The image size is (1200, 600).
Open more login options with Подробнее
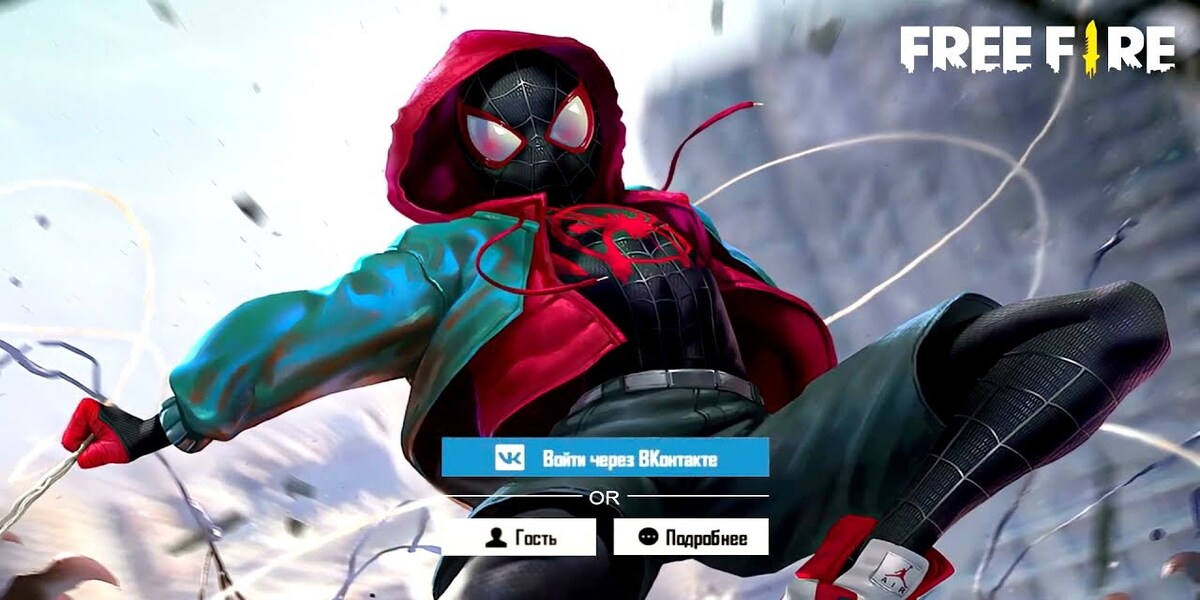691,537
